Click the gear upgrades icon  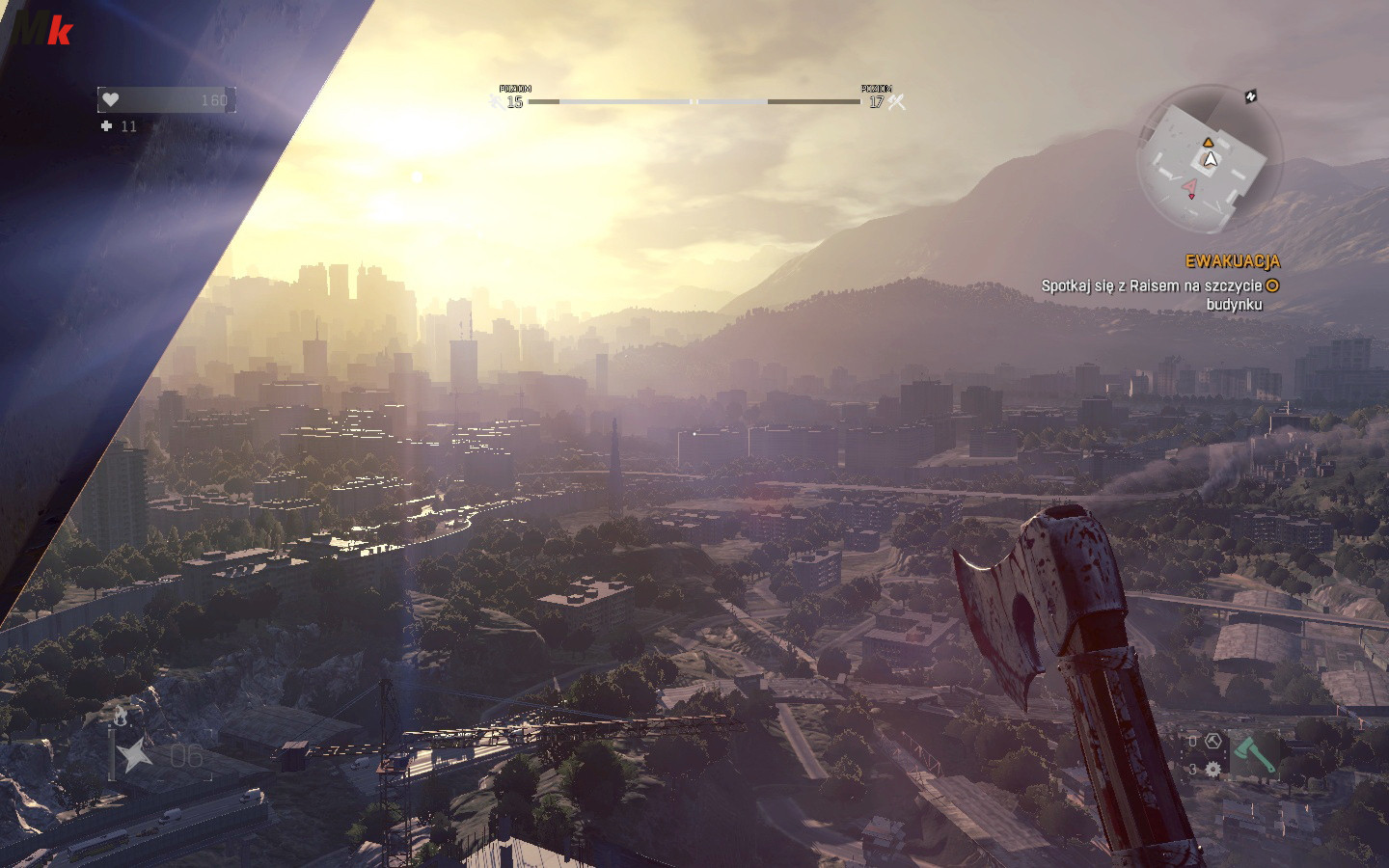tap(1212, 769)
